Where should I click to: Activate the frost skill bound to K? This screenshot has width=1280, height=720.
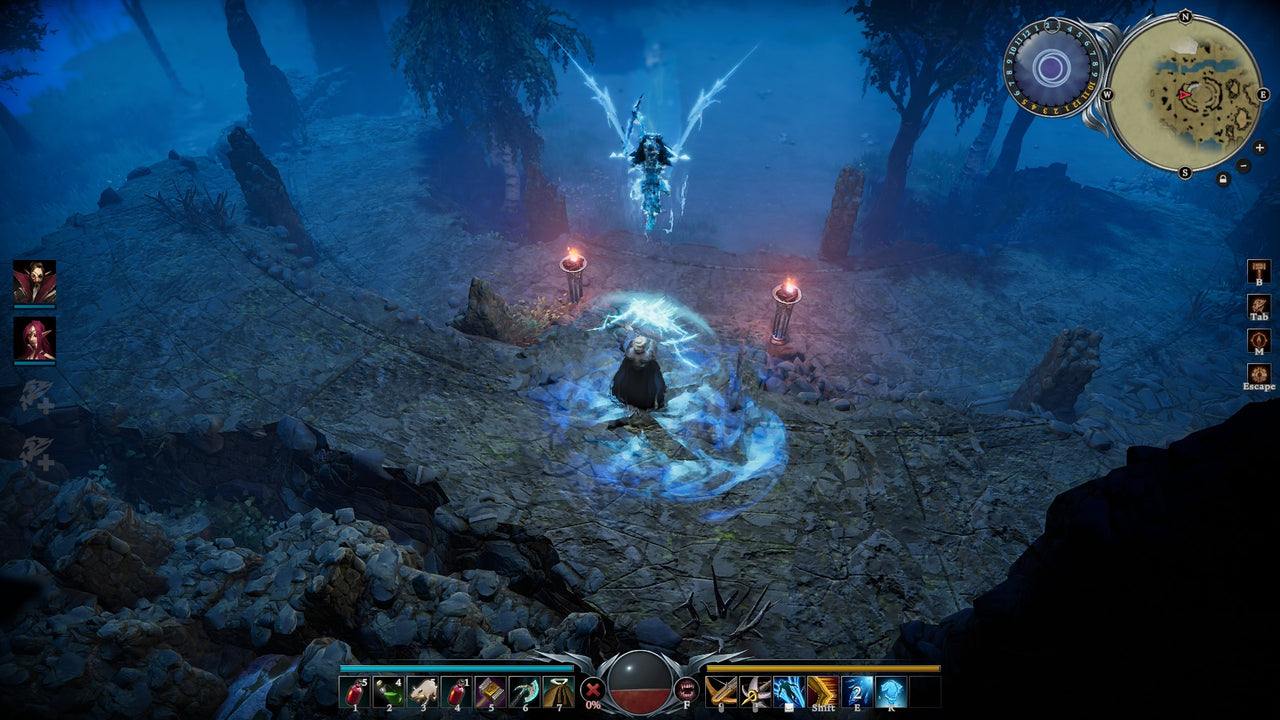click(890, 691)
